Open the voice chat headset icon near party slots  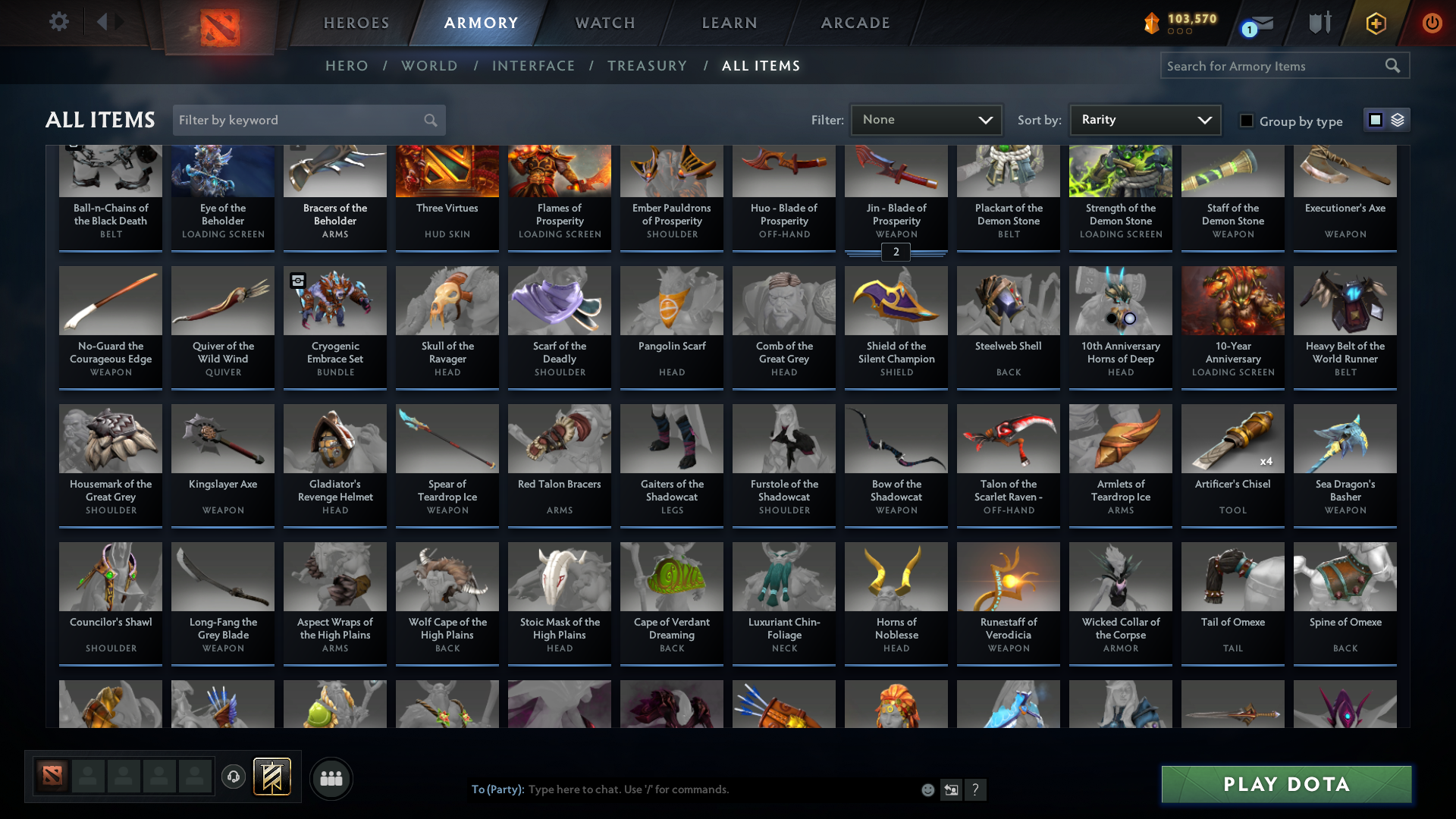pyautogui.click(x=233, y=777)
